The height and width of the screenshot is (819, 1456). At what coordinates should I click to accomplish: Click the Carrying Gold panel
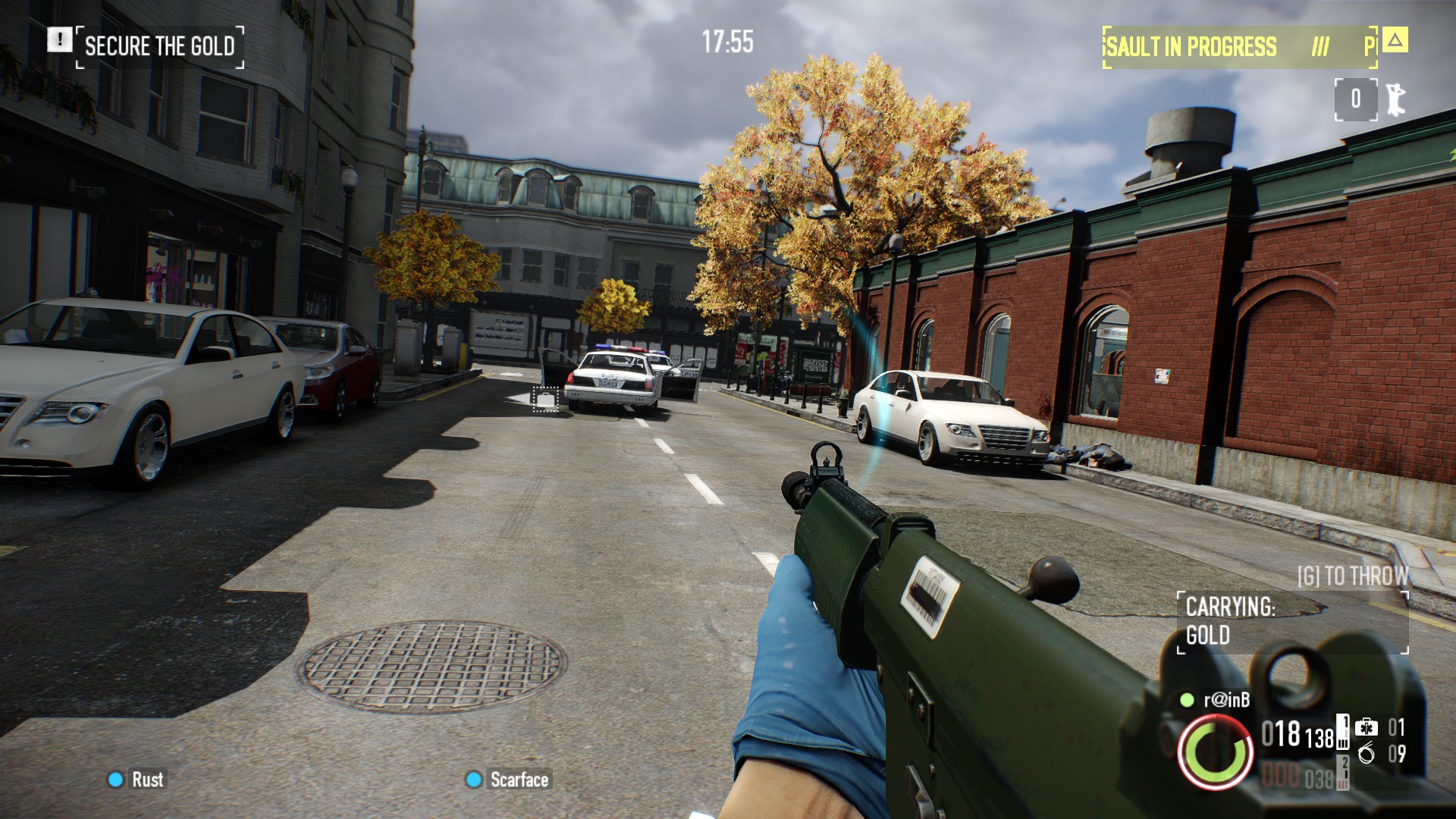tap(1291, 622)
